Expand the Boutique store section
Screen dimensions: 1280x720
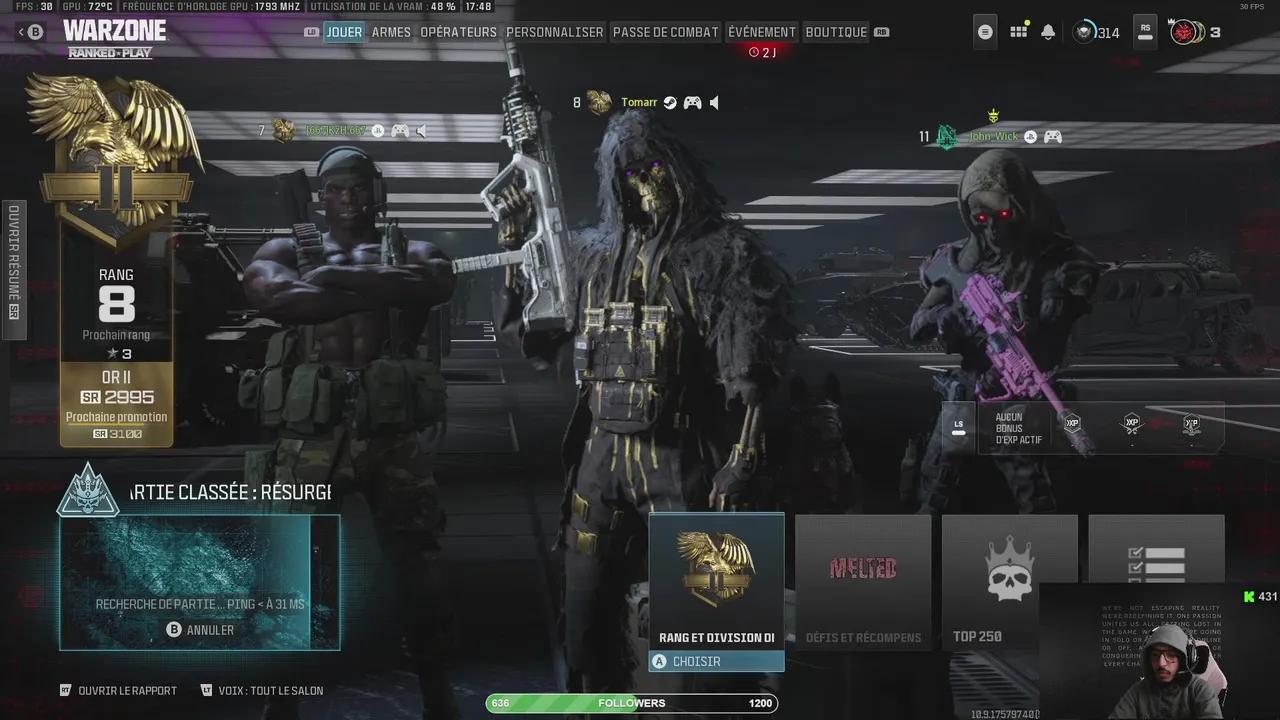[836, 31]
